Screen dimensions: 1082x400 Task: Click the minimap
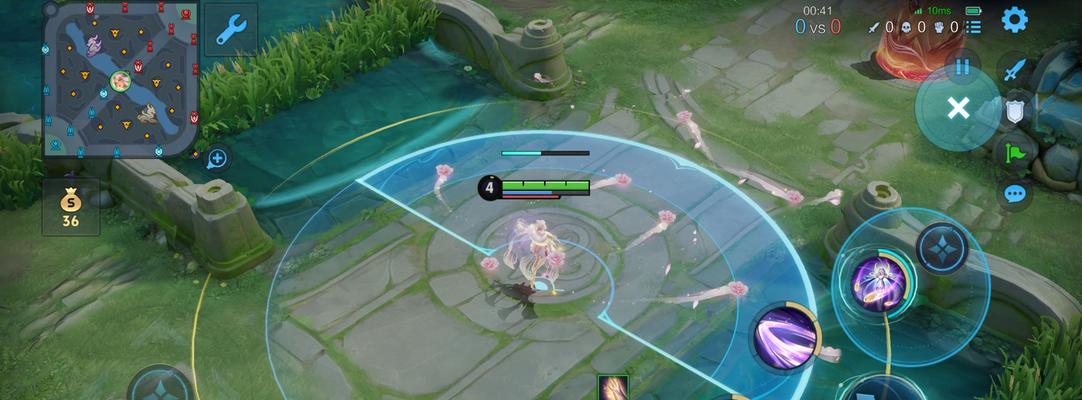click(120, 79)
